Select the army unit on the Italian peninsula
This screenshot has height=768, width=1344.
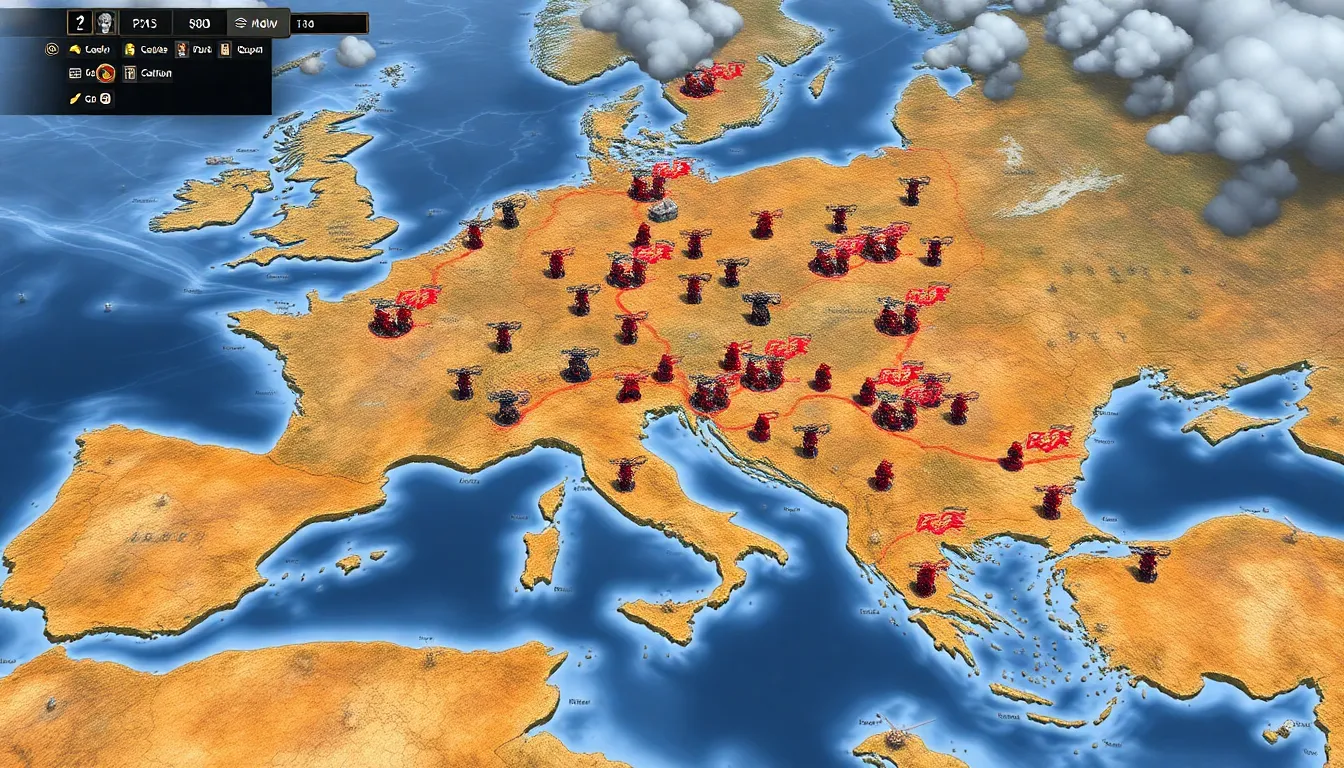coord(627,474)
